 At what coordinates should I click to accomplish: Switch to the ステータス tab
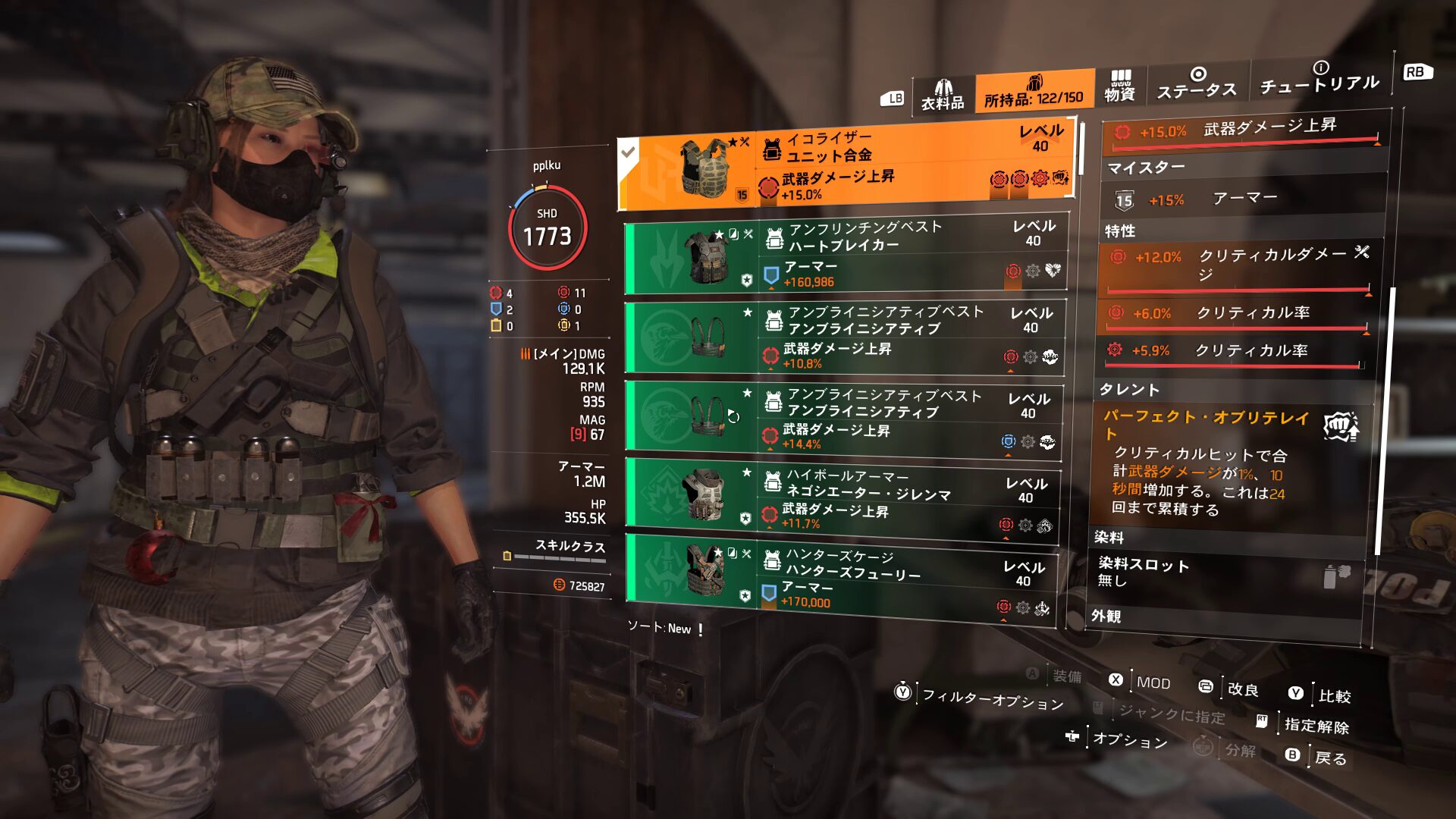[x=1197, y=83]
